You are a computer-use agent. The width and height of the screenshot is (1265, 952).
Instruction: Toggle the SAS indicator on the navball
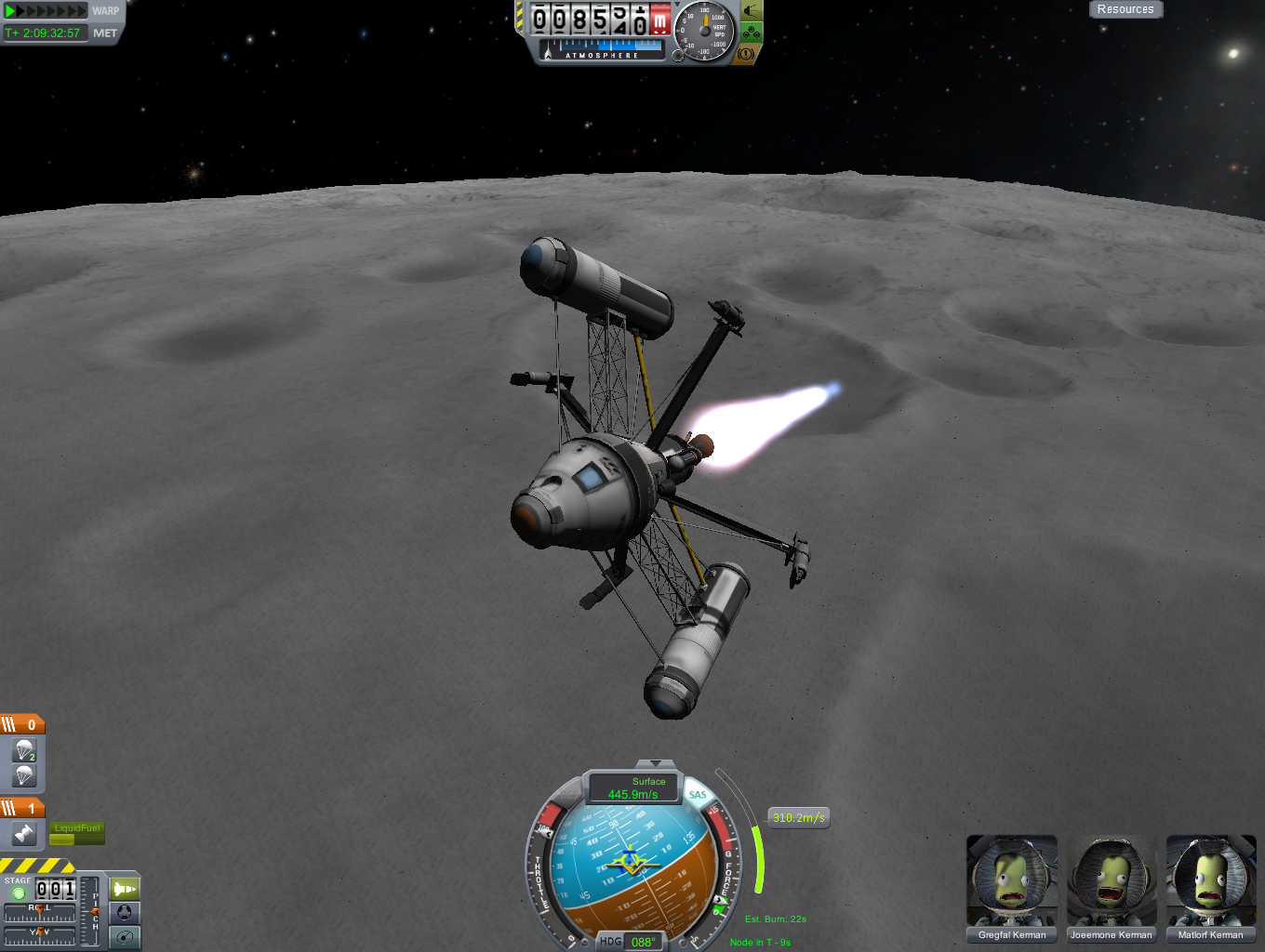(698, 795)
